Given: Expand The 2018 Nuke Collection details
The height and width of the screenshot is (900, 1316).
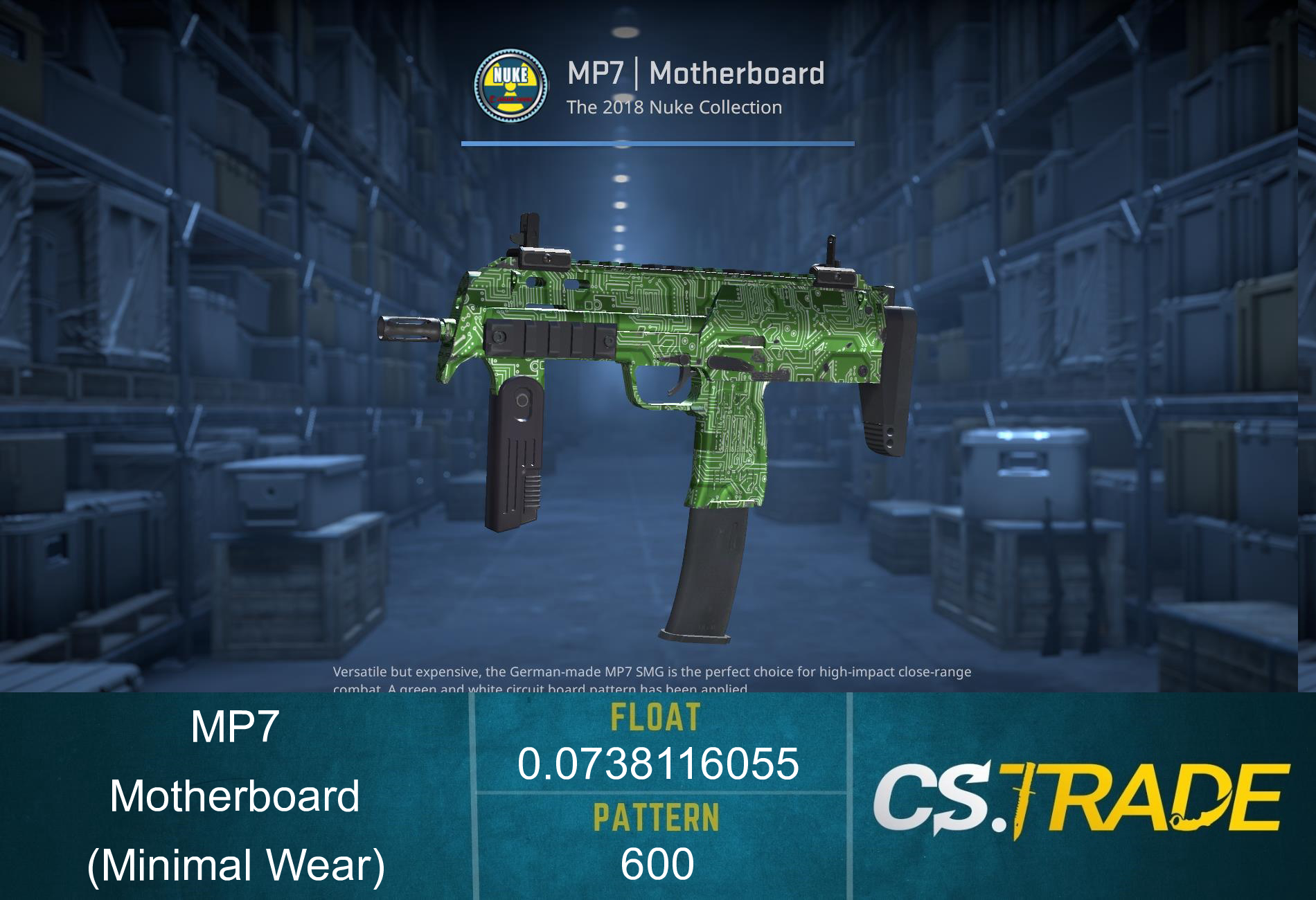Looking at the screenshot, I should click(x=673, y=107).
